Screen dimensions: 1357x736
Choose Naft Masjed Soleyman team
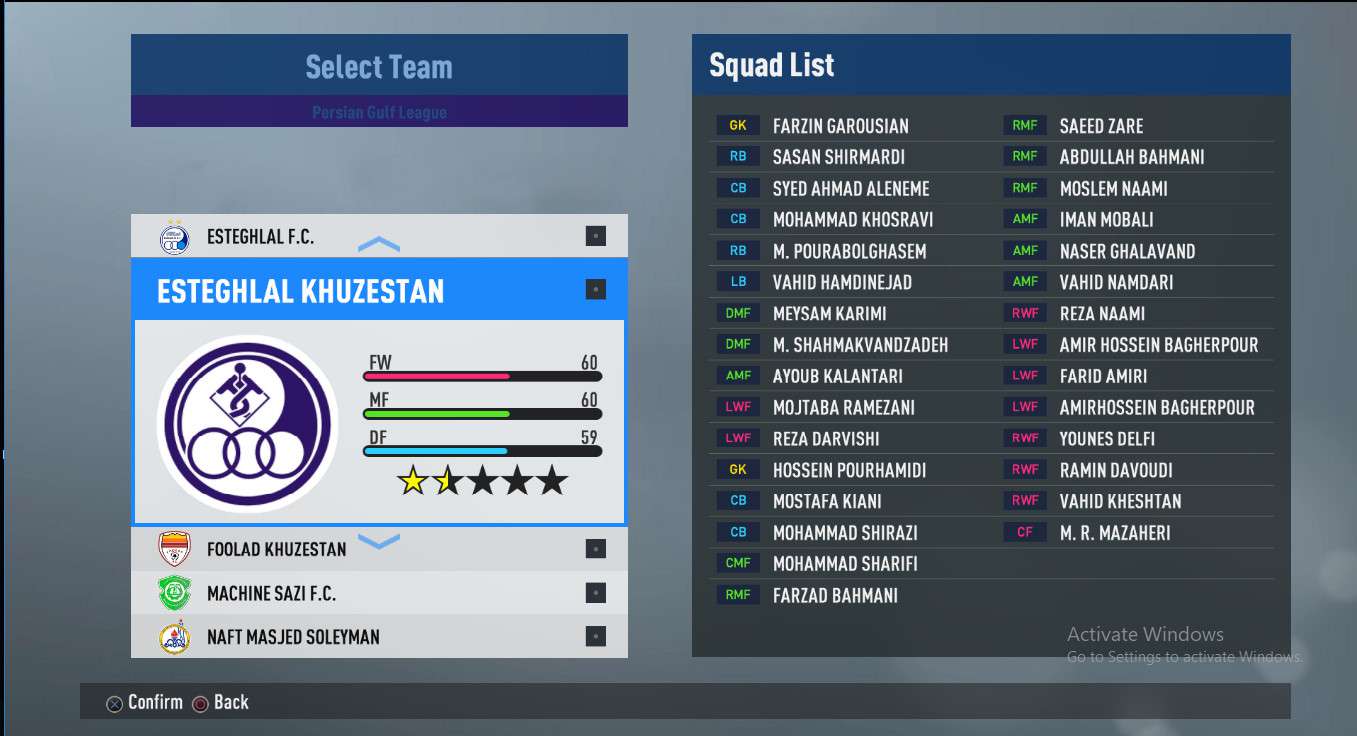293,637
